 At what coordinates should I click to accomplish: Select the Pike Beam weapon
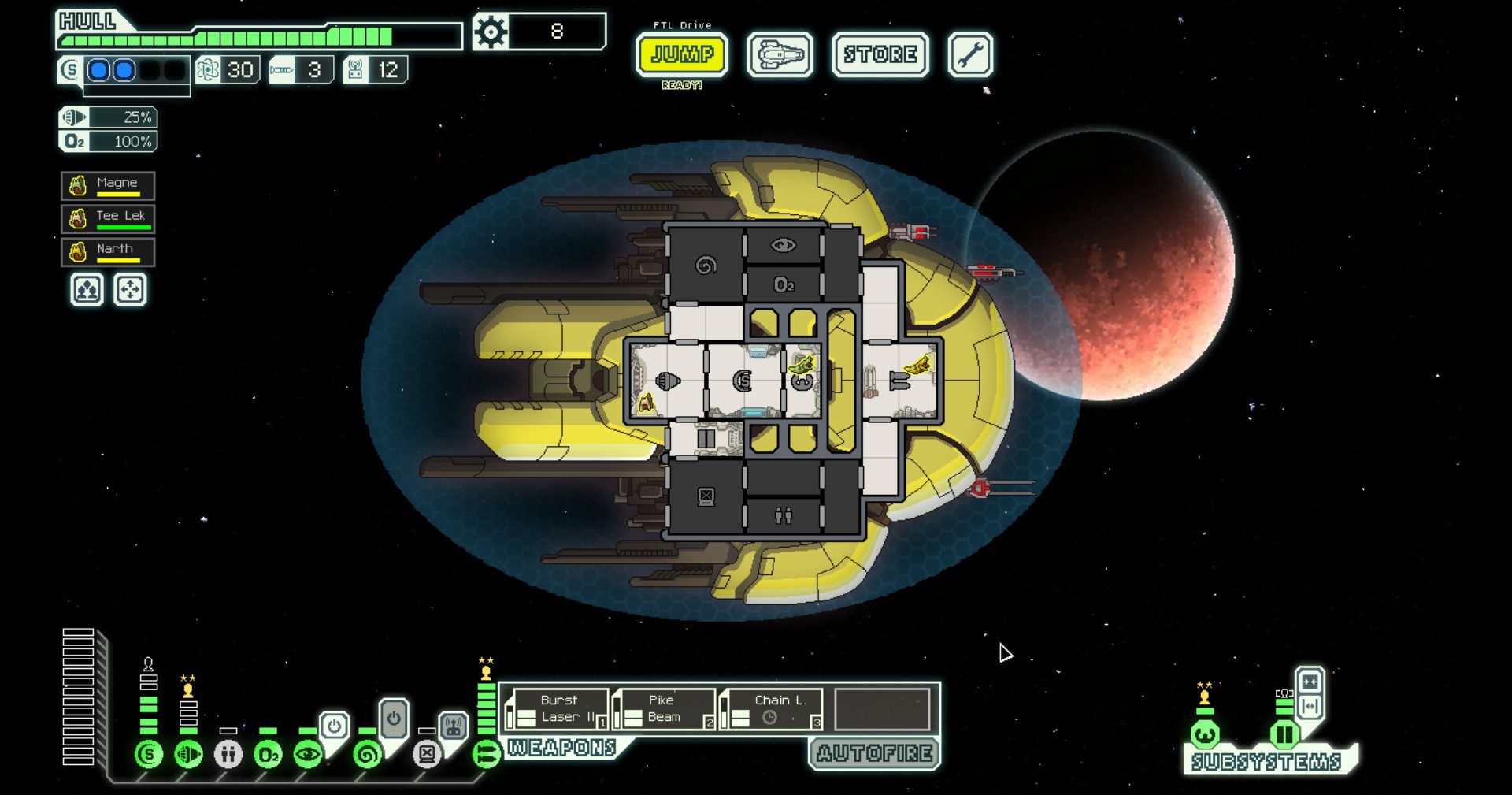coord(665,709)
